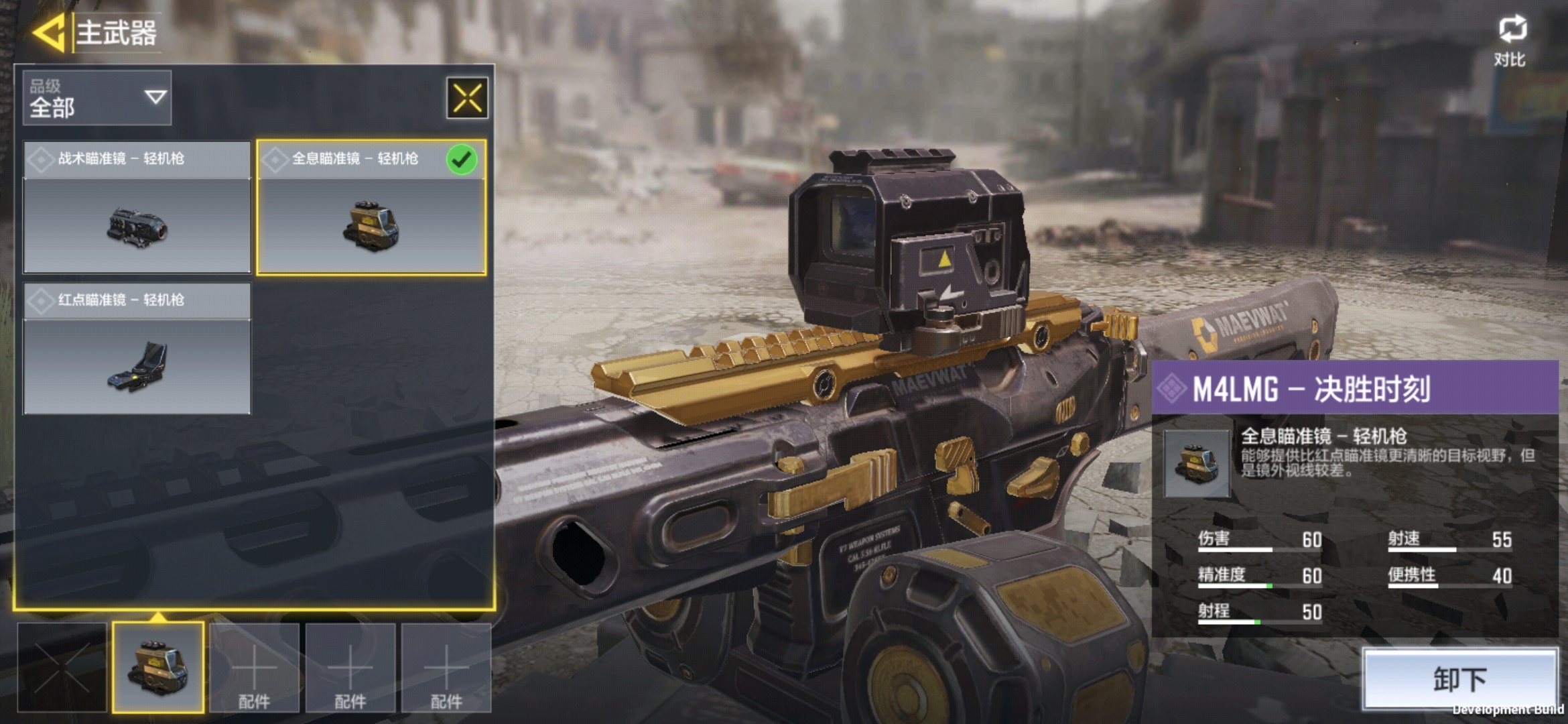The image size is (1568, 724).
Task: Pick the 红点瞄准镜 red dot sight card
Action: (x=137, y=349)
